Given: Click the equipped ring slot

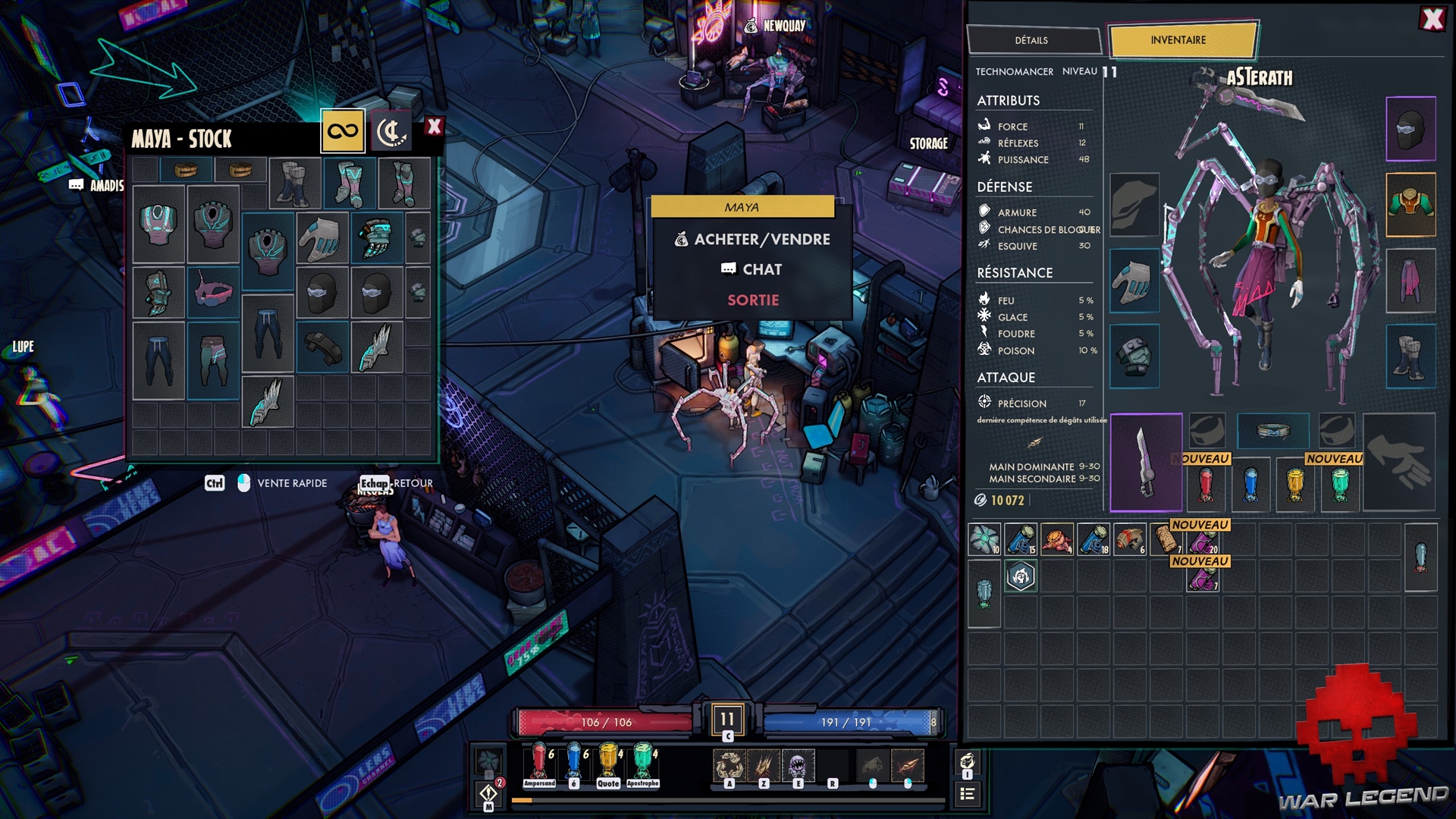Looking at the screenshot, I should tap(1272, 431).
